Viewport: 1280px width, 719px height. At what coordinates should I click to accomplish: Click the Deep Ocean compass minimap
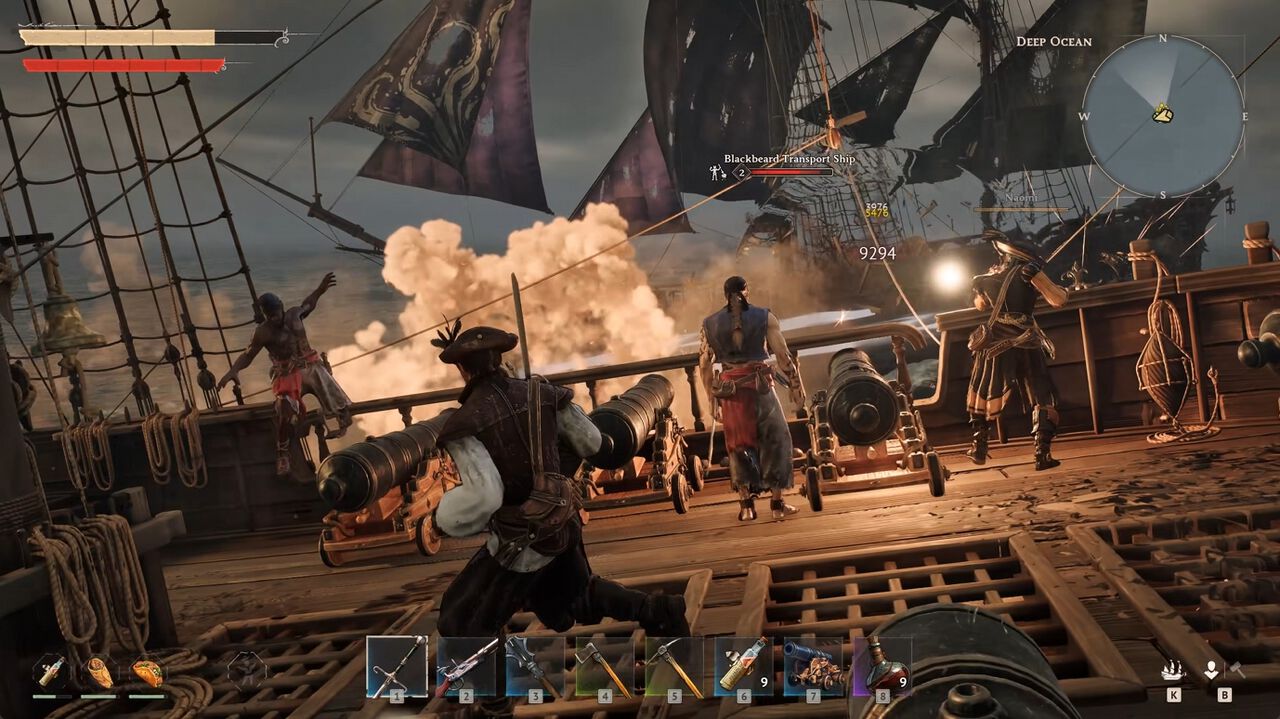coord(1163,116)
